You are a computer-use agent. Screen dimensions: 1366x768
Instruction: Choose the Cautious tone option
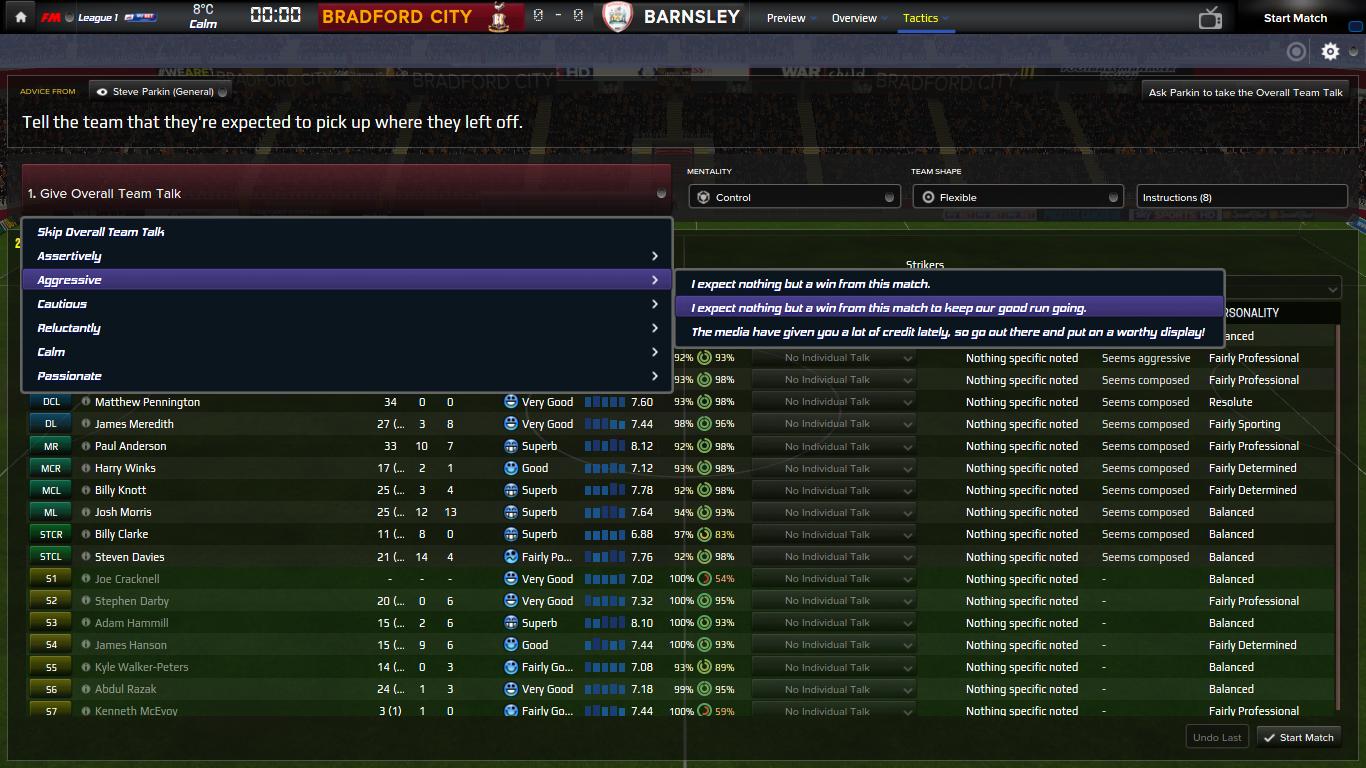pos(62,304)
